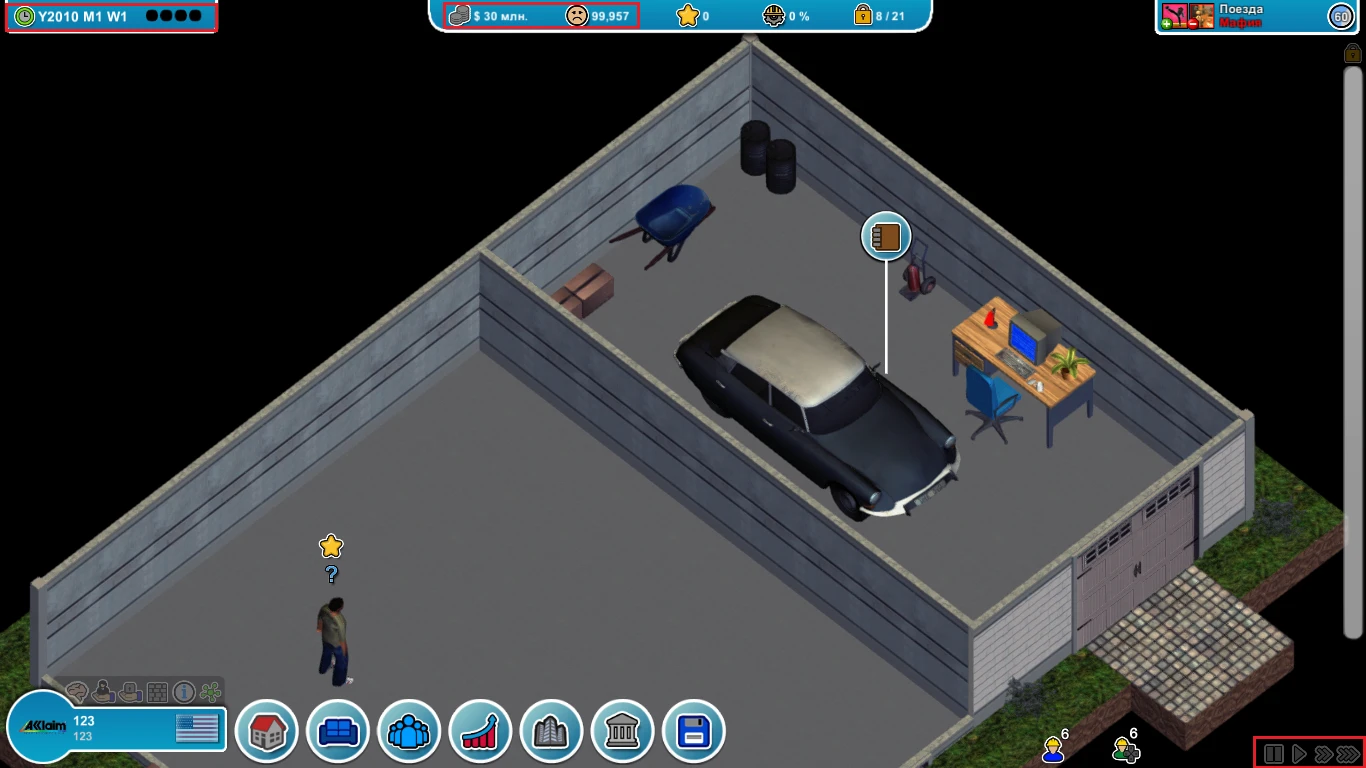Screen dimensions: 1366x768
Task: Open the house building menu
Action: tap(266, 731)
